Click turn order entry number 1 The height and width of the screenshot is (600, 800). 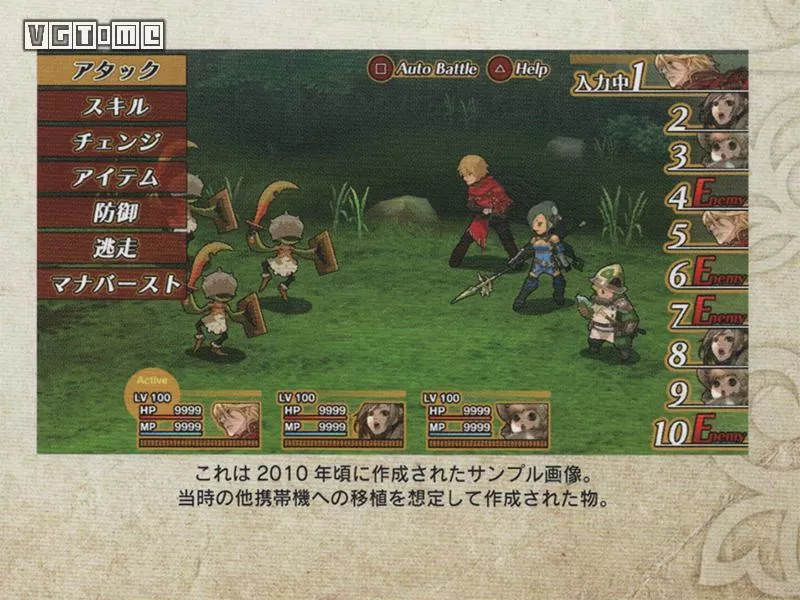tap(660, 75)
